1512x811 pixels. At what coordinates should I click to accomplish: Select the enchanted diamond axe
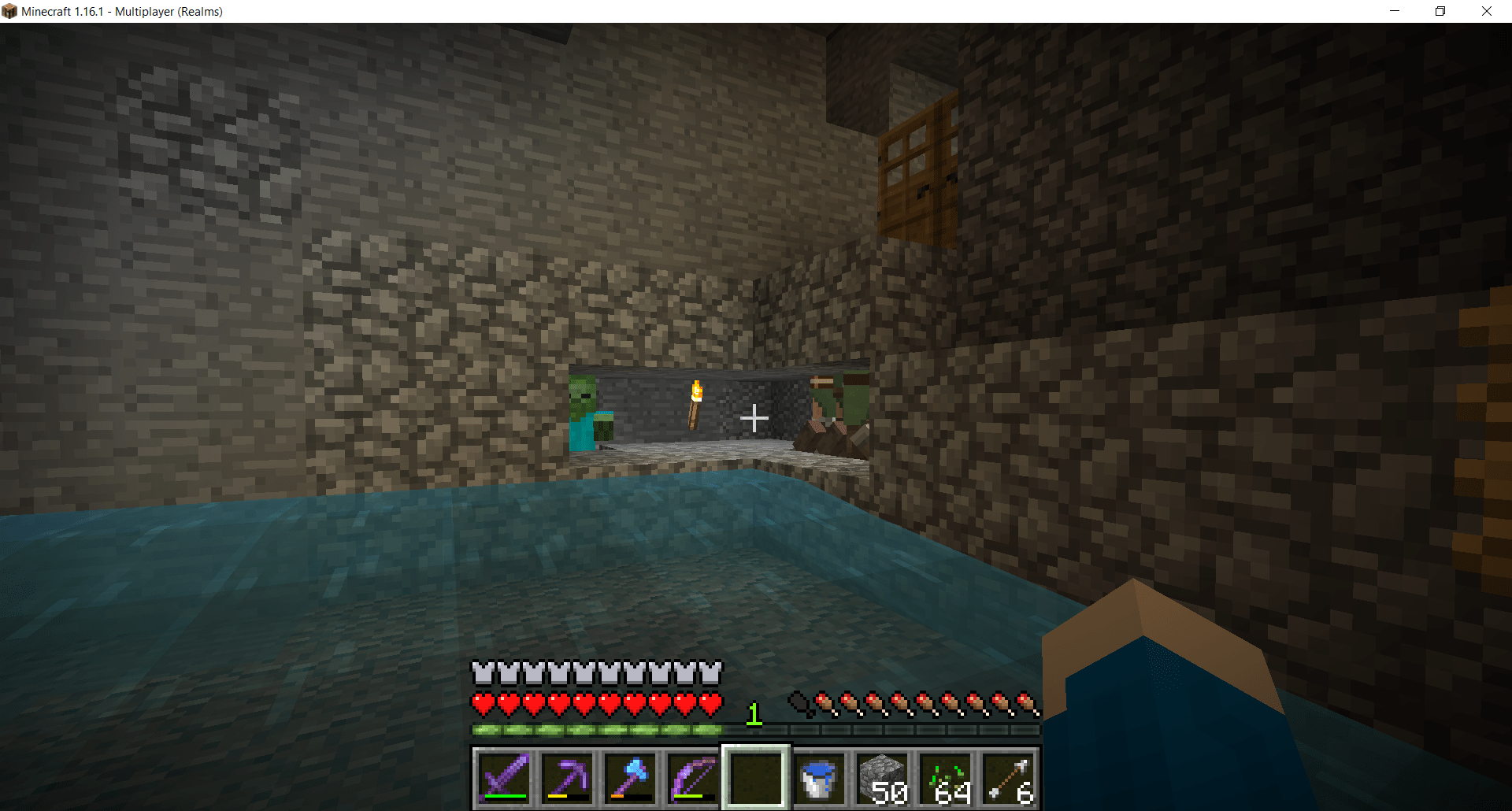coord(630,779)
